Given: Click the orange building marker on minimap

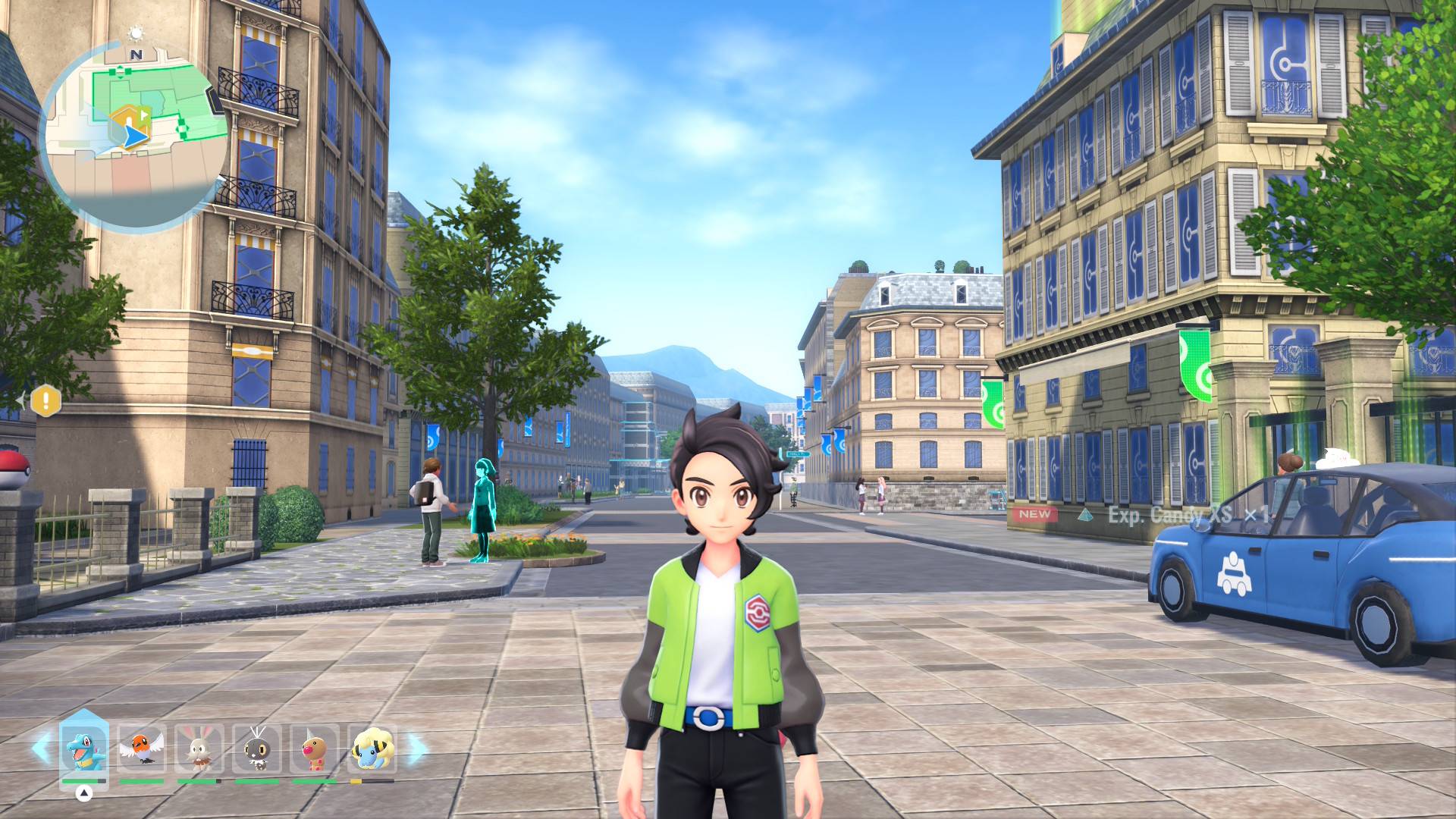Looking at the screenshot, I should 127,118.
